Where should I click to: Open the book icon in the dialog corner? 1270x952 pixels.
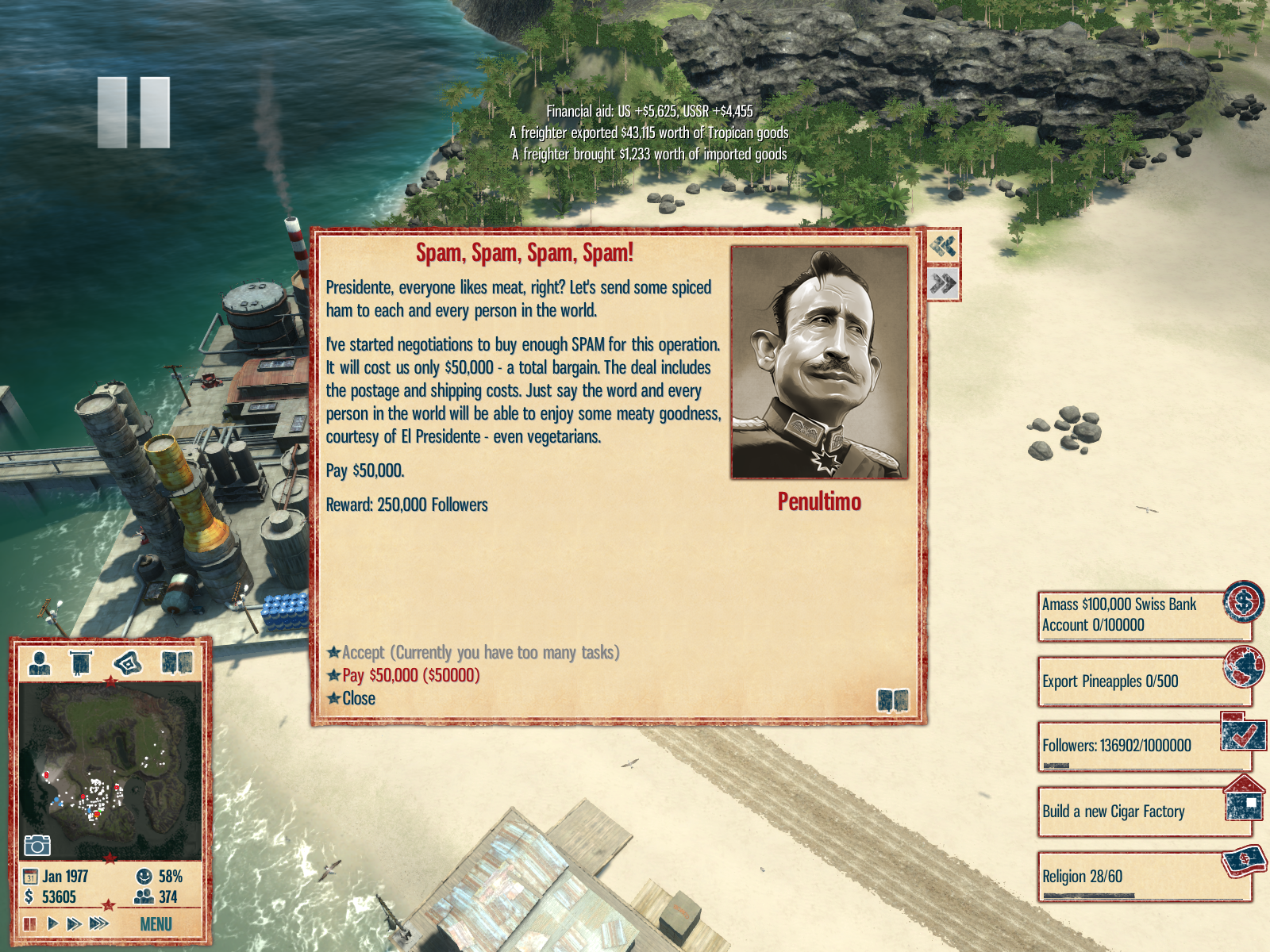892,701
